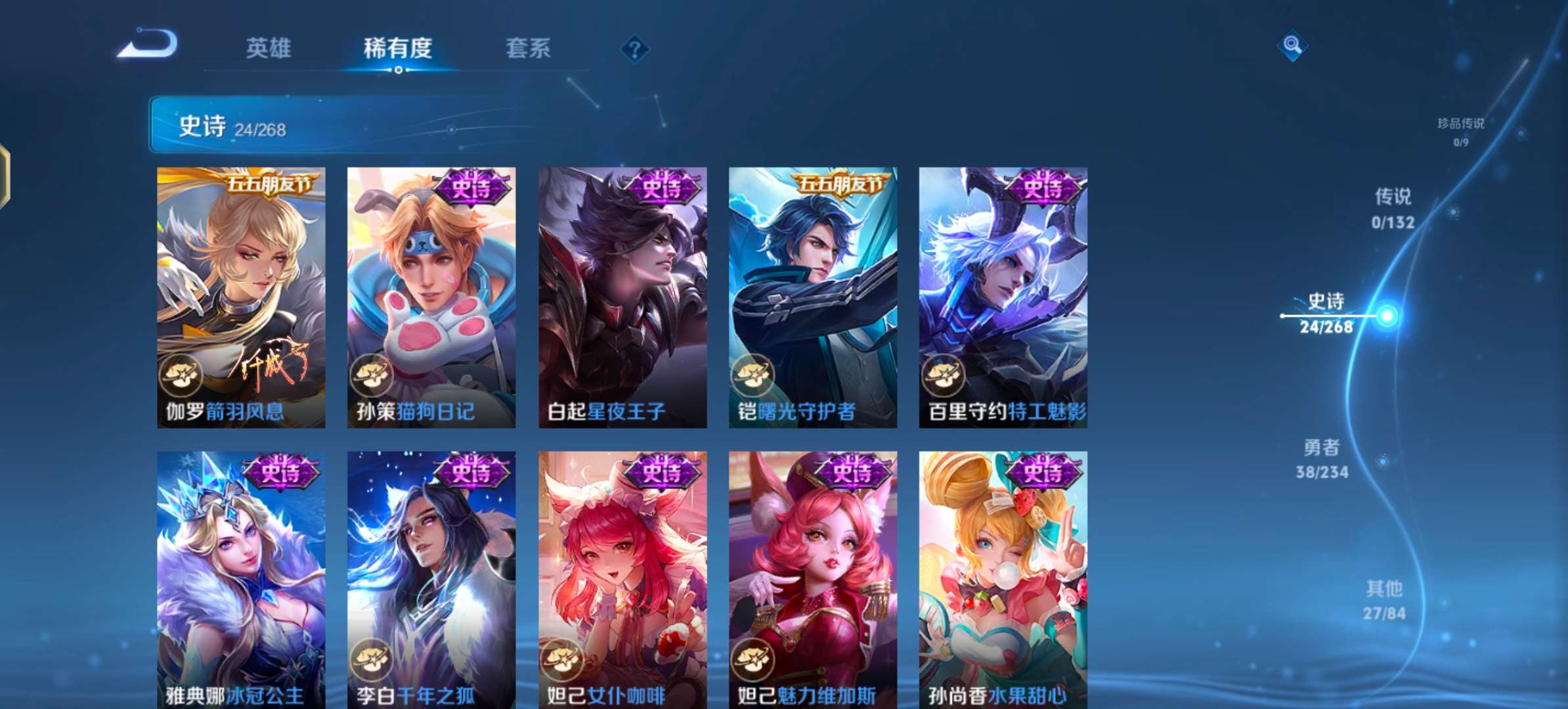Open search with the magnifier icon
1568x709 pixels.
(1292, 46)
